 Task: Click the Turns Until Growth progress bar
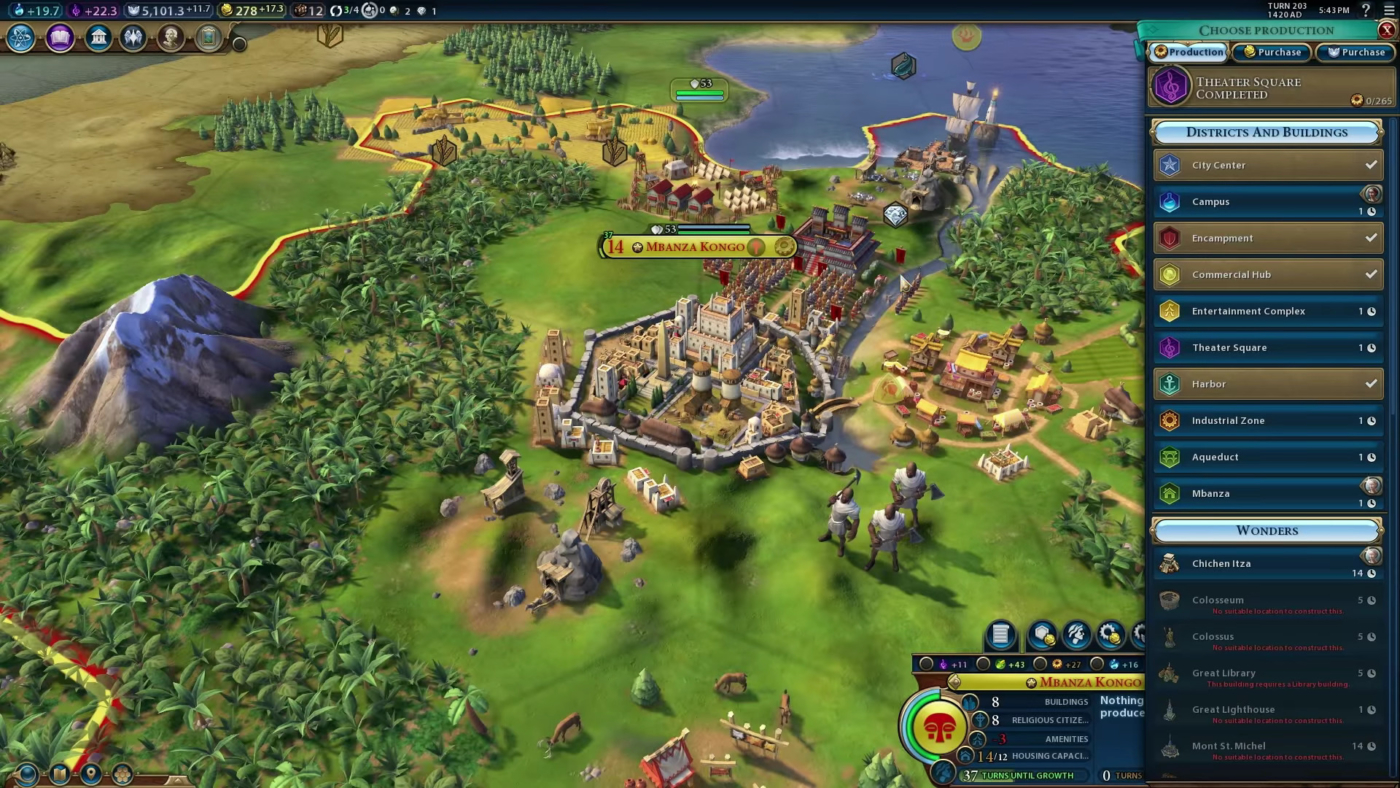point(1025,775)
